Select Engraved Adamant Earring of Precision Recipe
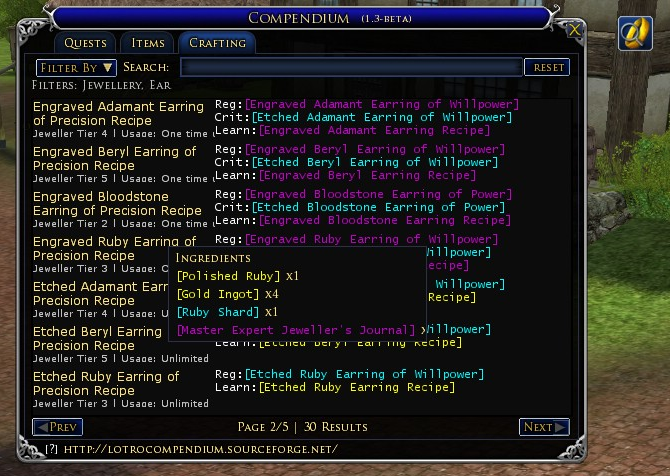The image size is (670, 476). pyautogui.click(x=120, y=113)
